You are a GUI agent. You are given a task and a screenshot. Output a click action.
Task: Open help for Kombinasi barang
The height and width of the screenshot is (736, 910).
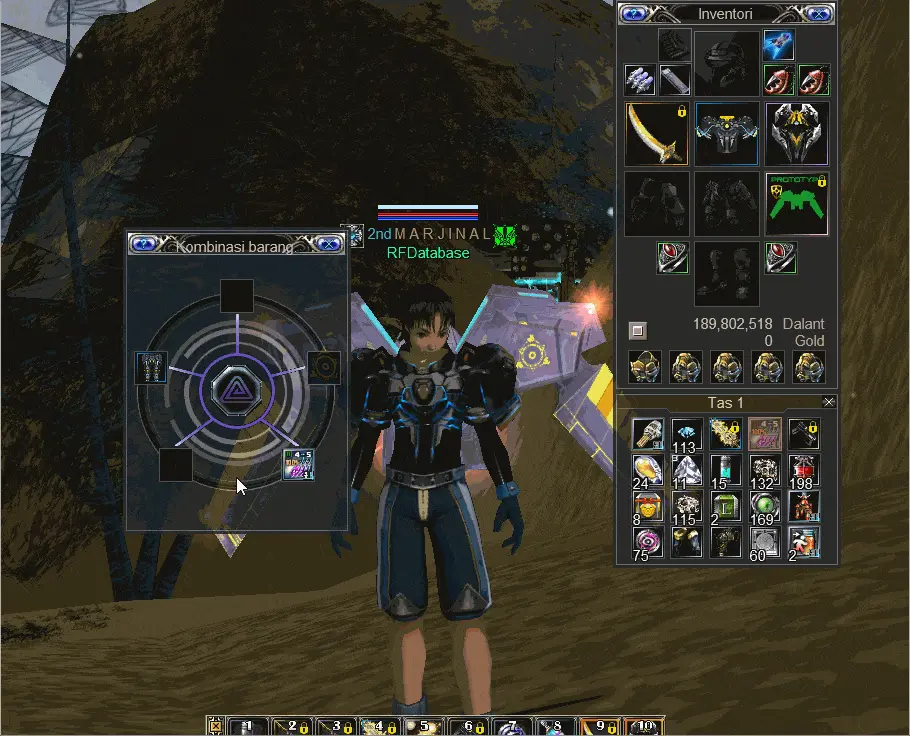(143, 243)
